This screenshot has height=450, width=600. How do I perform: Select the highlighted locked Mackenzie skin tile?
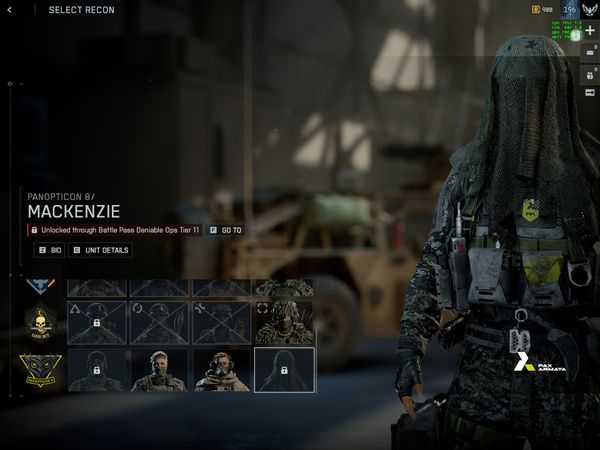click(284, 370)
